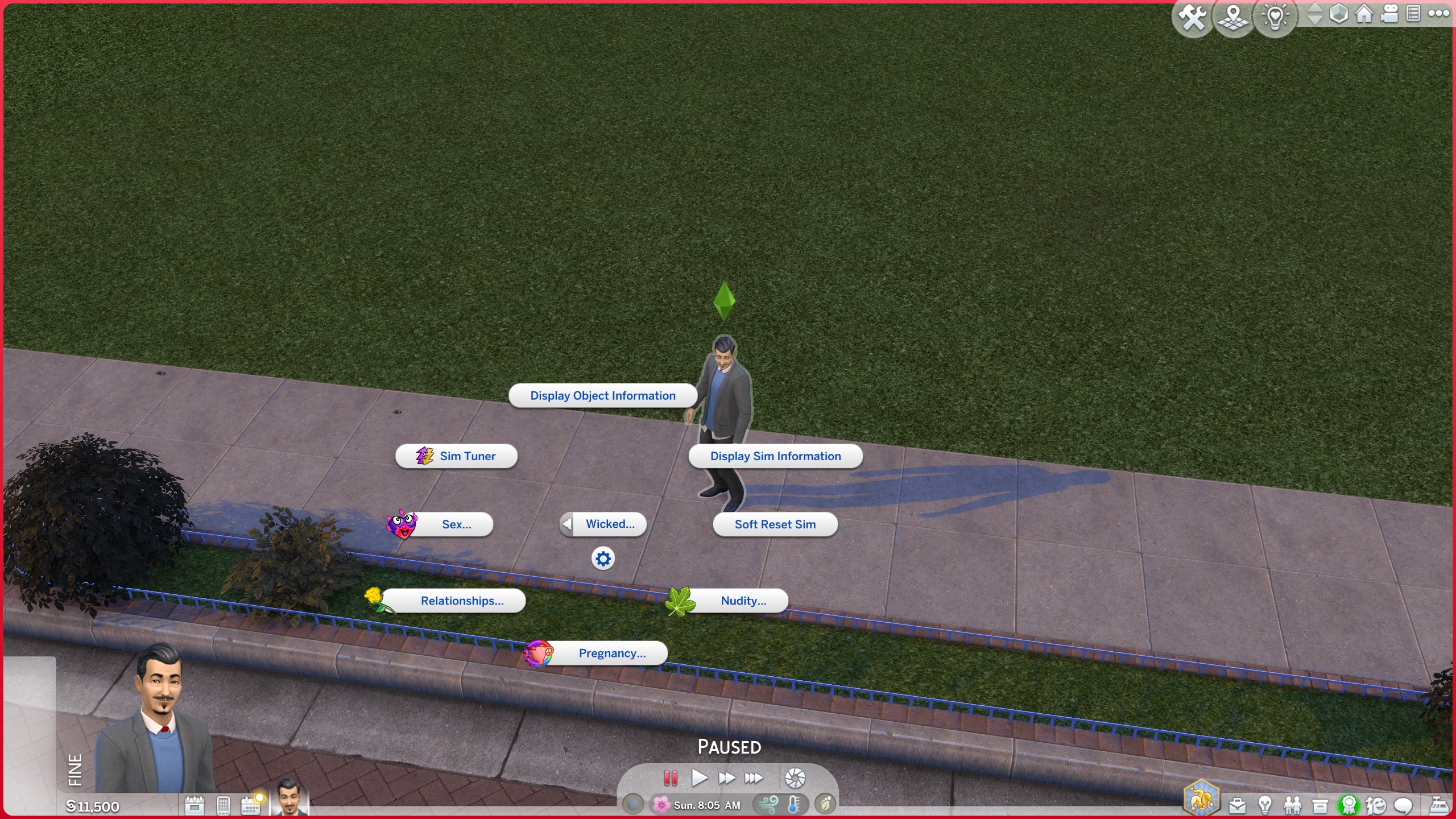The image size is (1456, 819).
Task: Click Display Object Information
Action: 602,395
